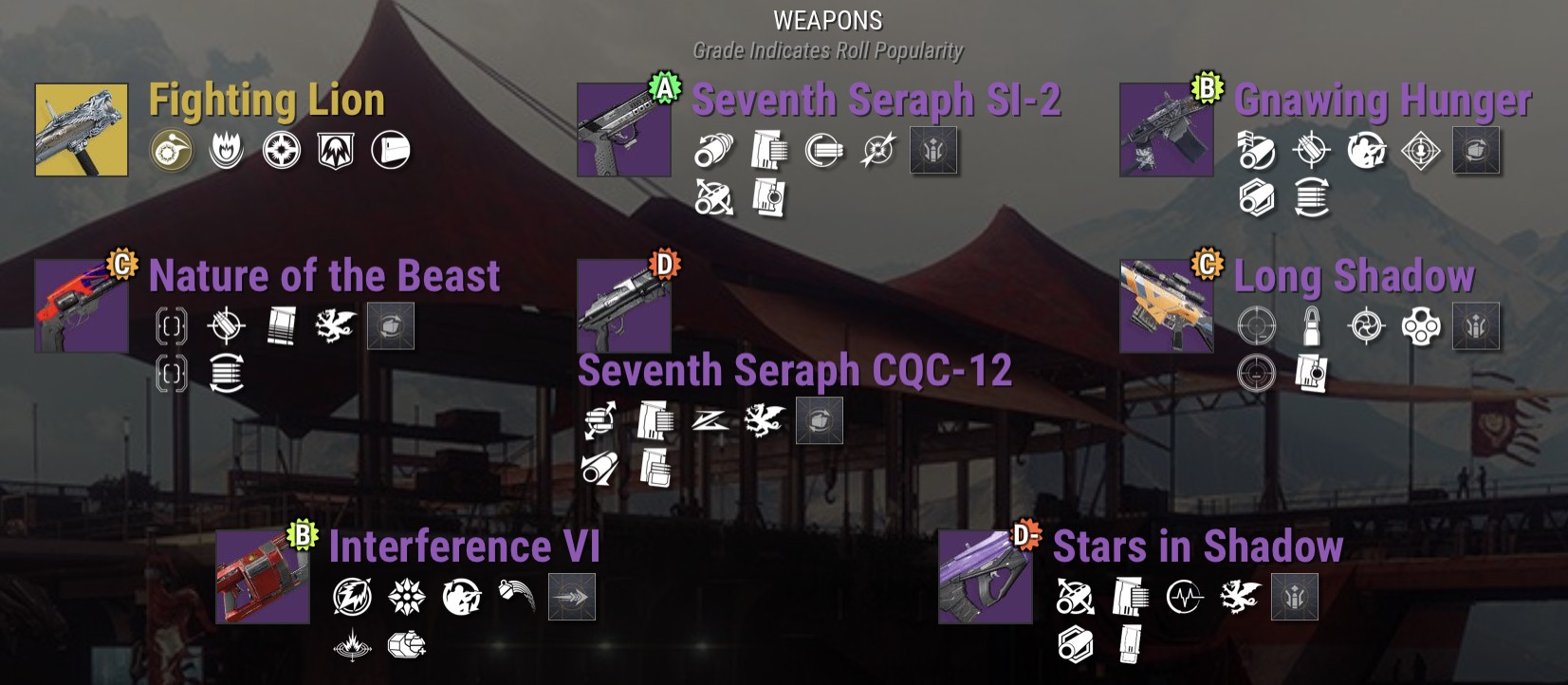Image resolution: width=1568 pixels, height=685 pixels.
Task: Open the Seventh Seraph CQC-12 name link
Action: coord(794,370)
